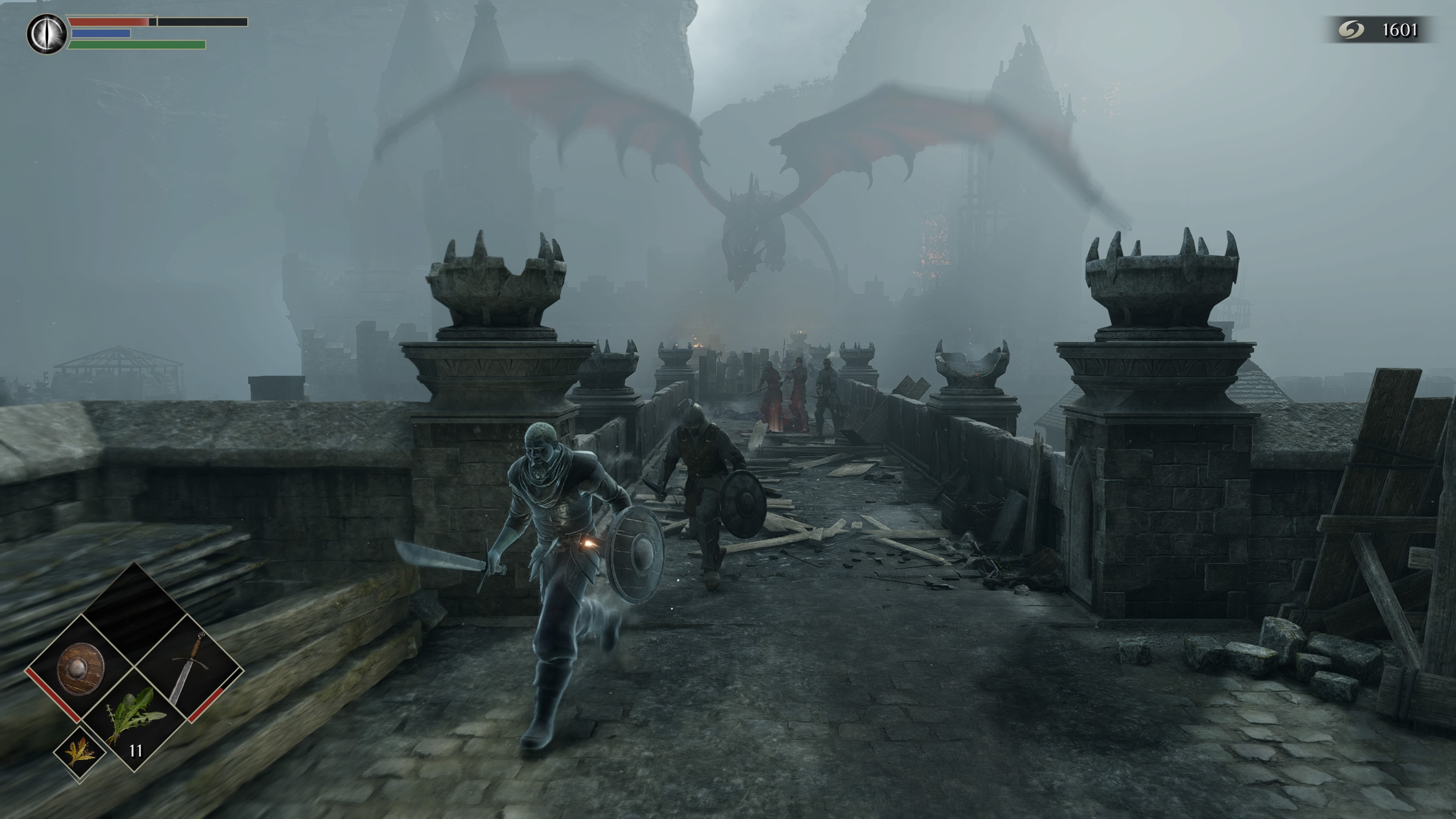Use the green herb item with count 11

point(135,719)
